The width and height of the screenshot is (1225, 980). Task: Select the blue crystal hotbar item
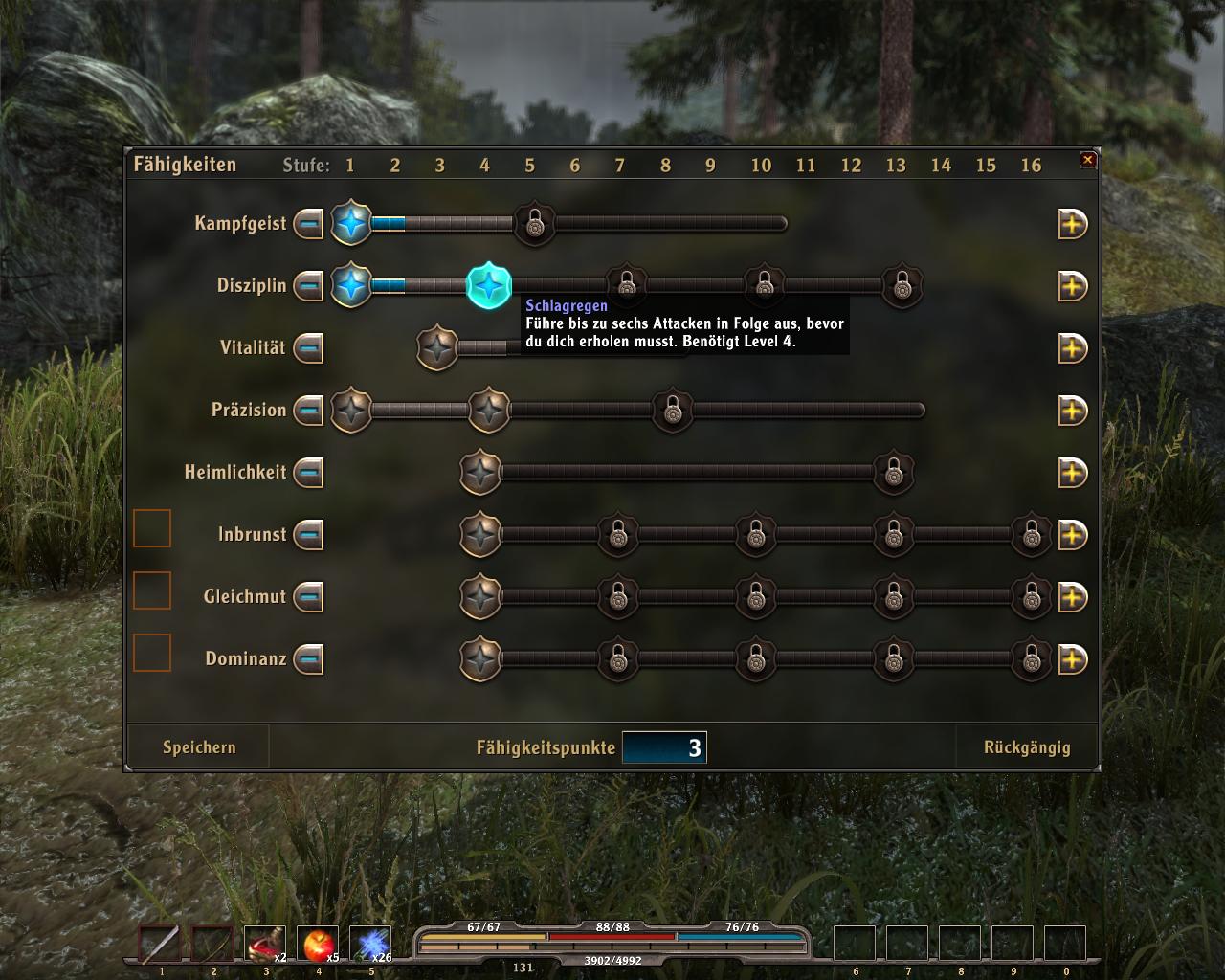pos(370,946)
